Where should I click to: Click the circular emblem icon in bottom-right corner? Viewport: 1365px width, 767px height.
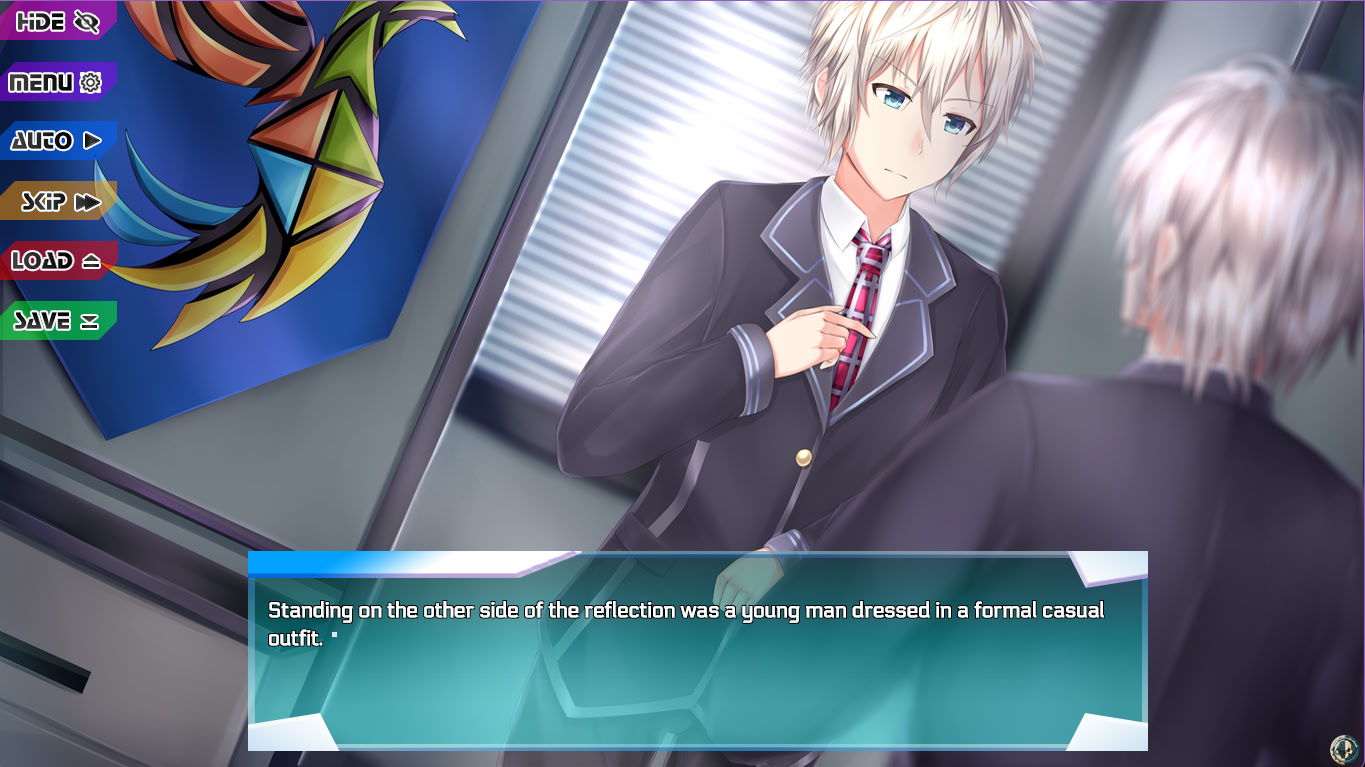click(x=1344, y=749)
